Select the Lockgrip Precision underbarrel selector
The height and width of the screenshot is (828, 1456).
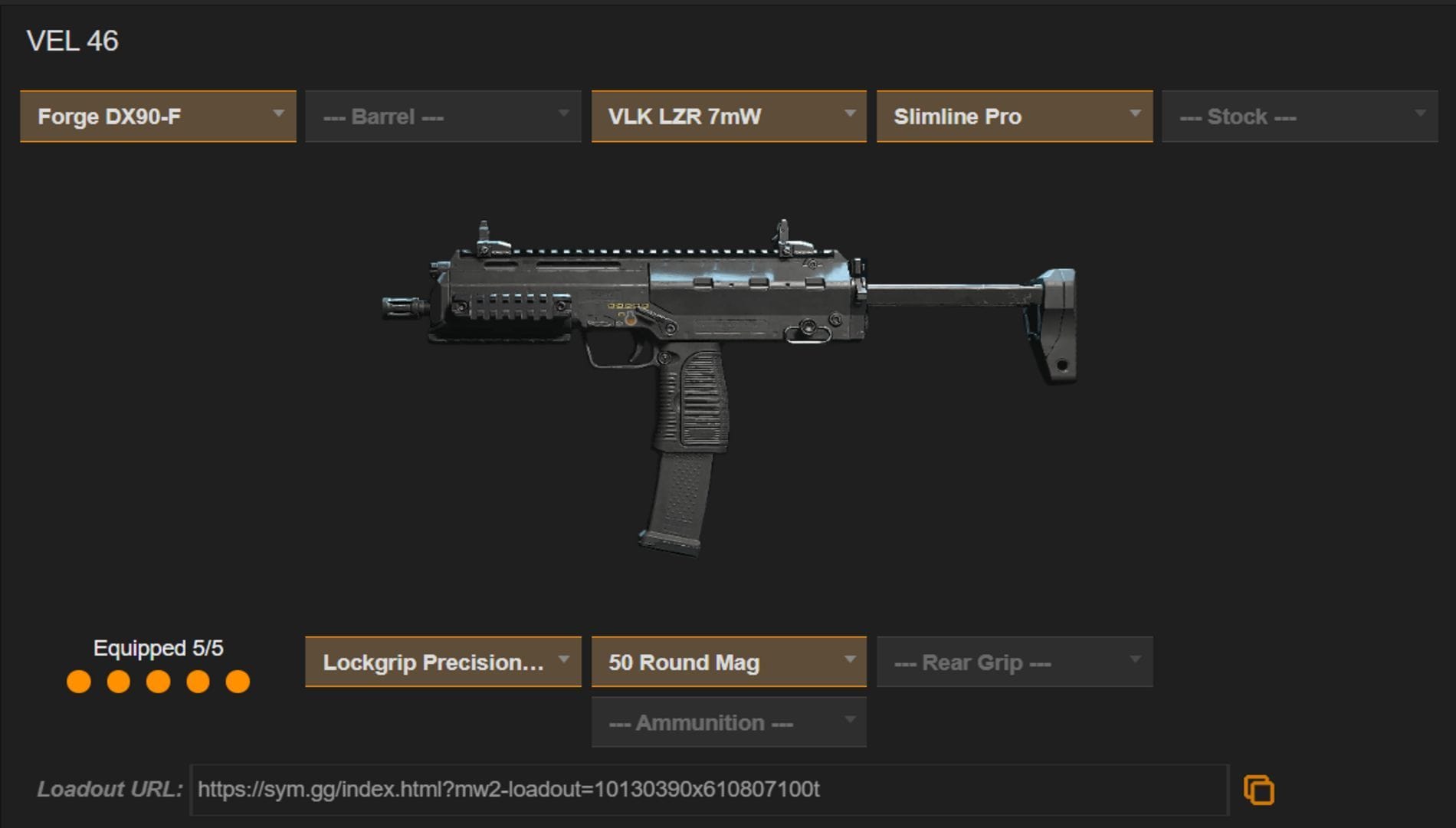[x=442, y=661]
